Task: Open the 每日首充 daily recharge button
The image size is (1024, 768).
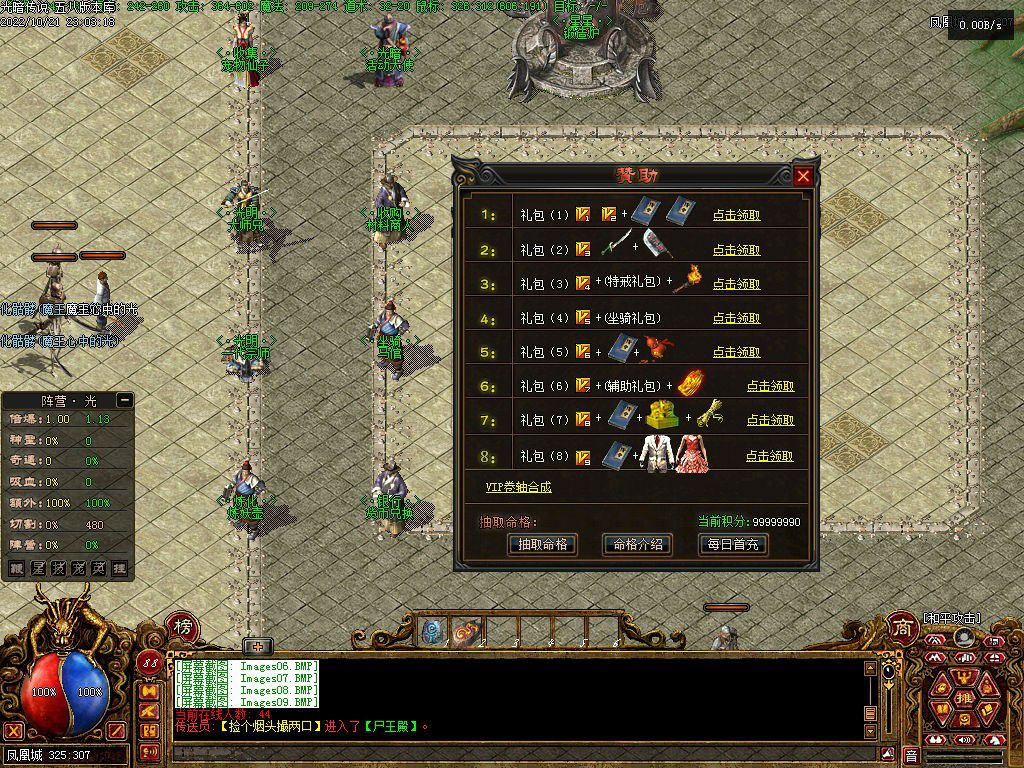Action: pos(732,545)
